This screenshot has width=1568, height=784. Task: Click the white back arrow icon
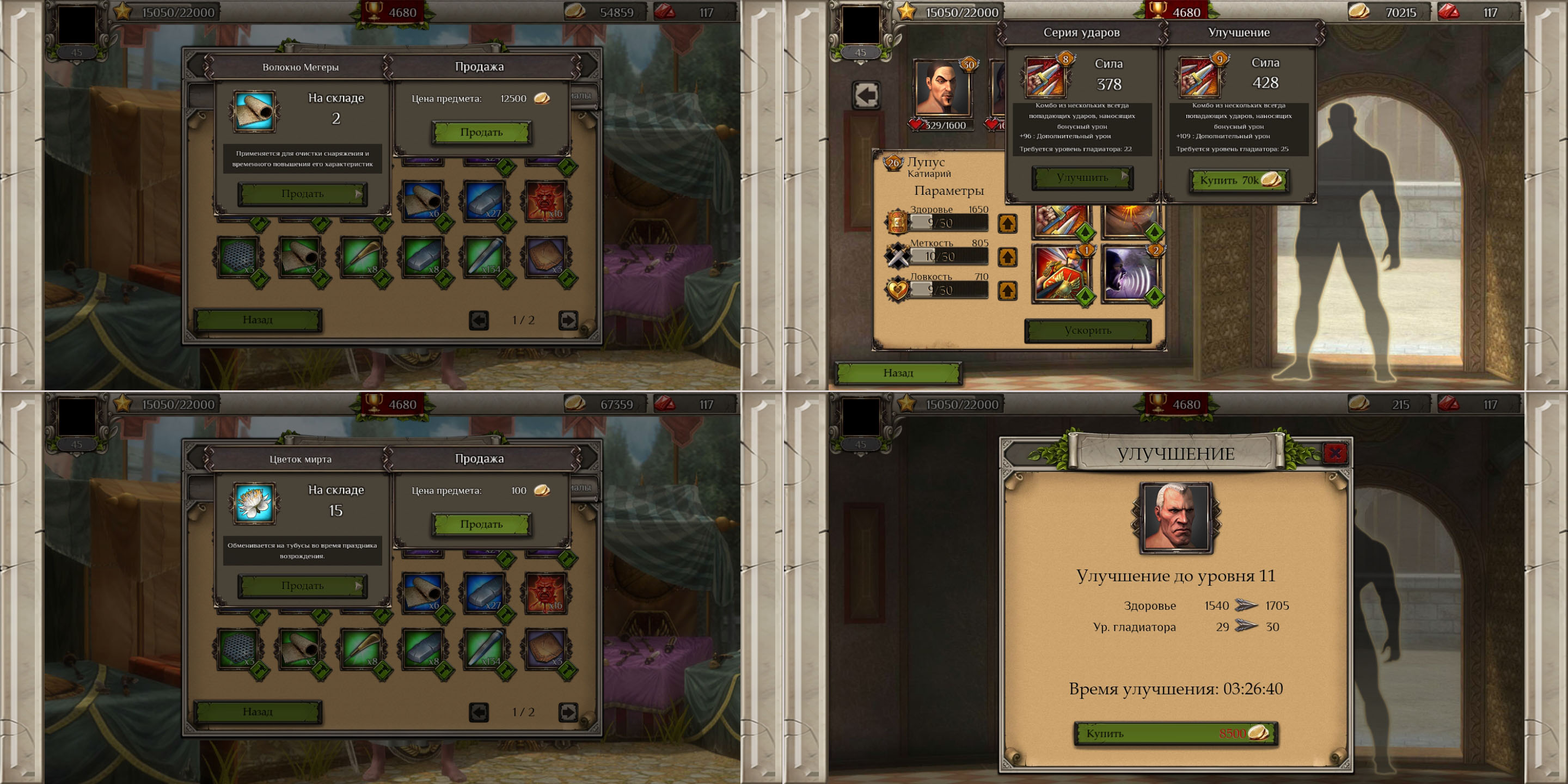point(866,95)
